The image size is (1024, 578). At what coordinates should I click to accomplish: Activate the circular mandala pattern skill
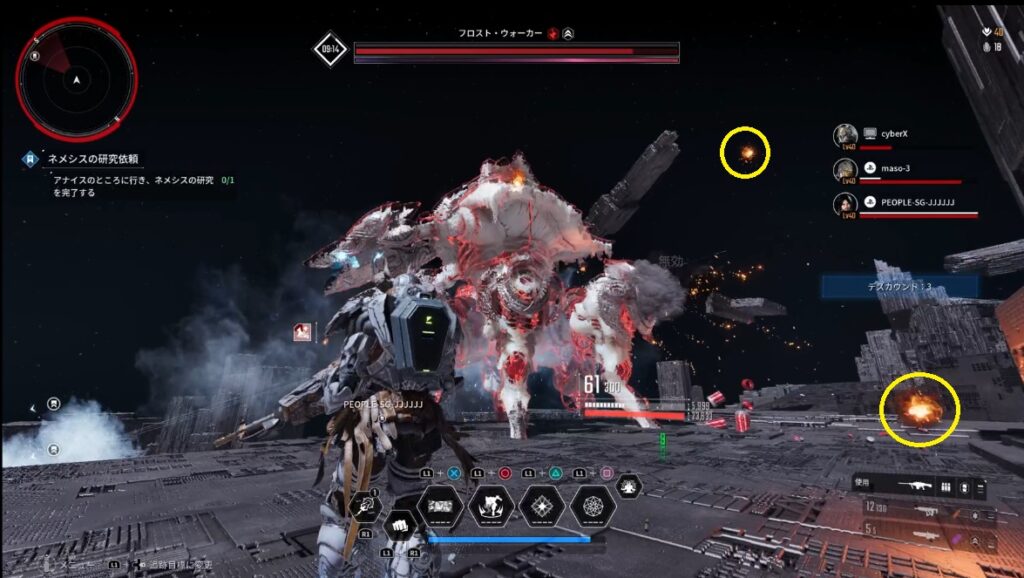click(x=594, y=506)
